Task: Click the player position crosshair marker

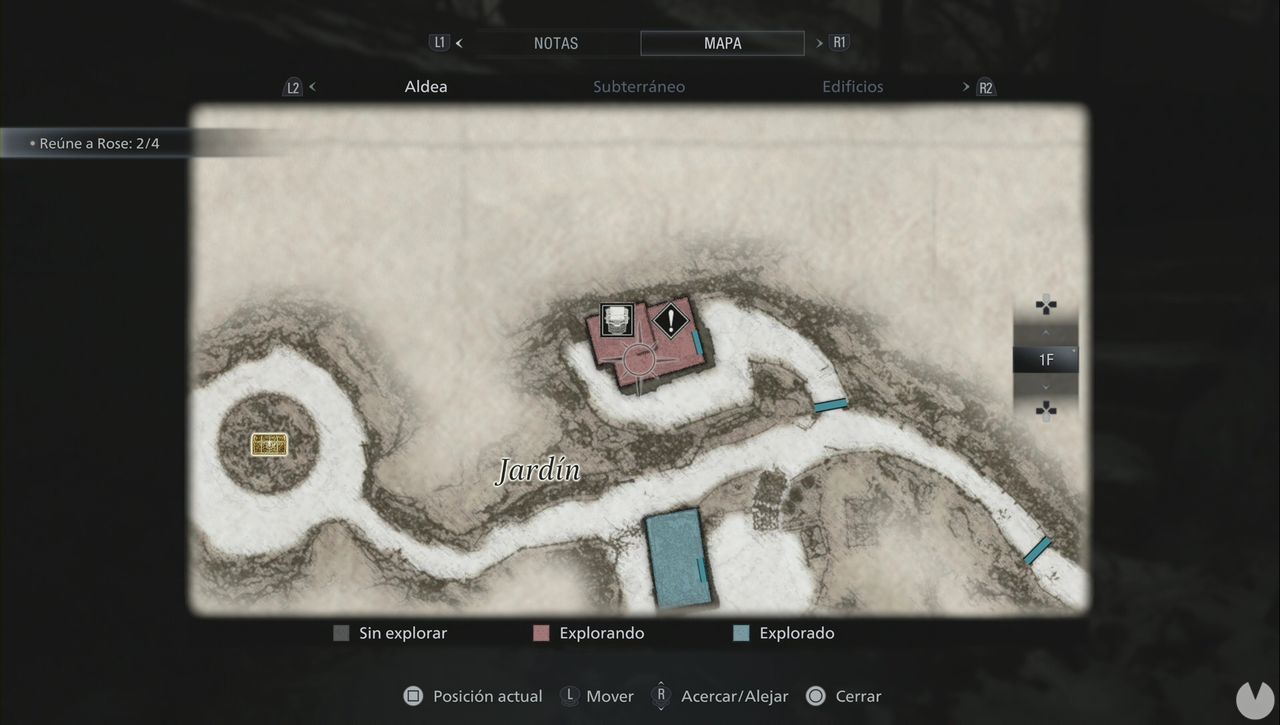Action: pyautogui.click(x=638, y=359)
